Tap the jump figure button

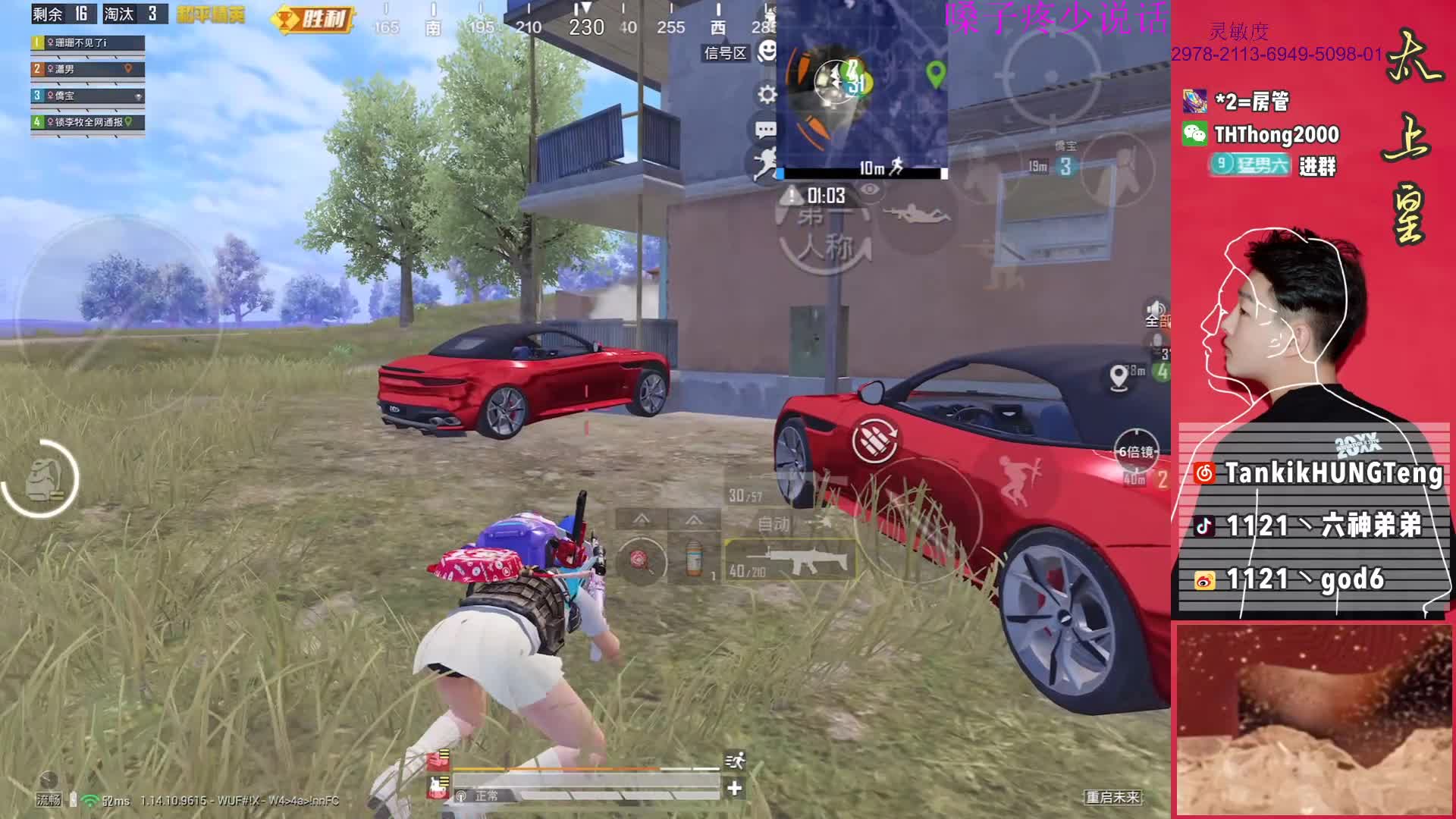click(x=1016, y=480)
